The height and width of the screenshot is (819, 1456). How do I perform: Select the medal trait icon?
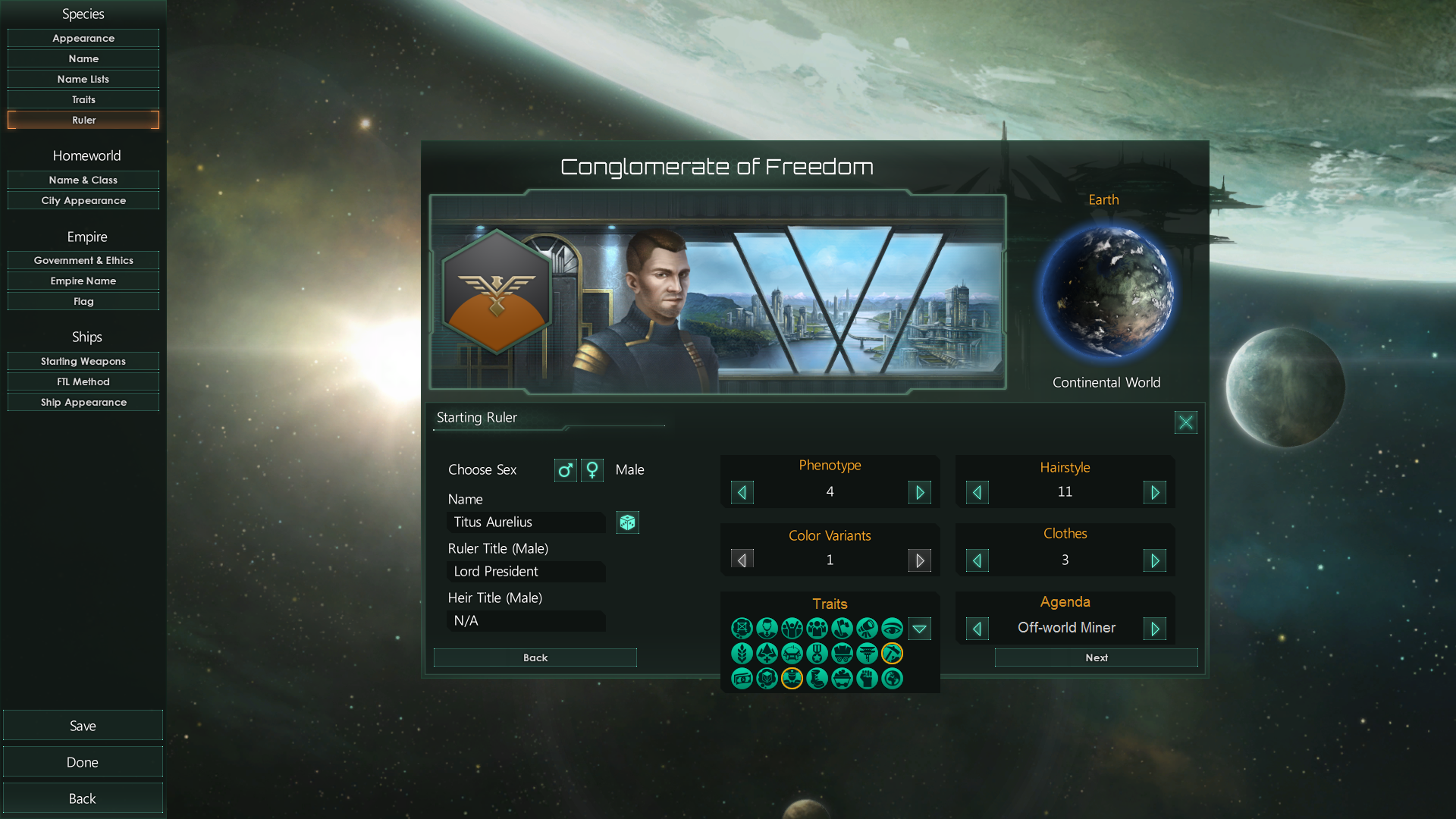click(817, 654)
